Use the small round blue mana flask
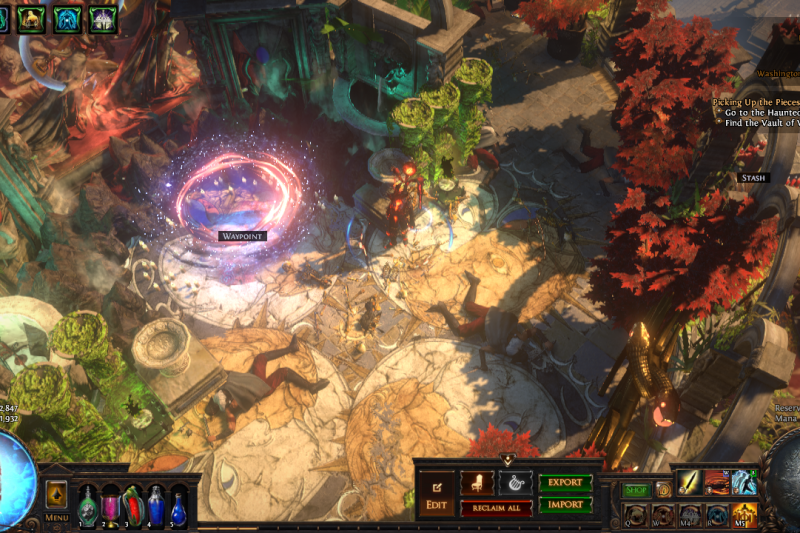This screenshot has width=800, height=533. tap(179, 507)
